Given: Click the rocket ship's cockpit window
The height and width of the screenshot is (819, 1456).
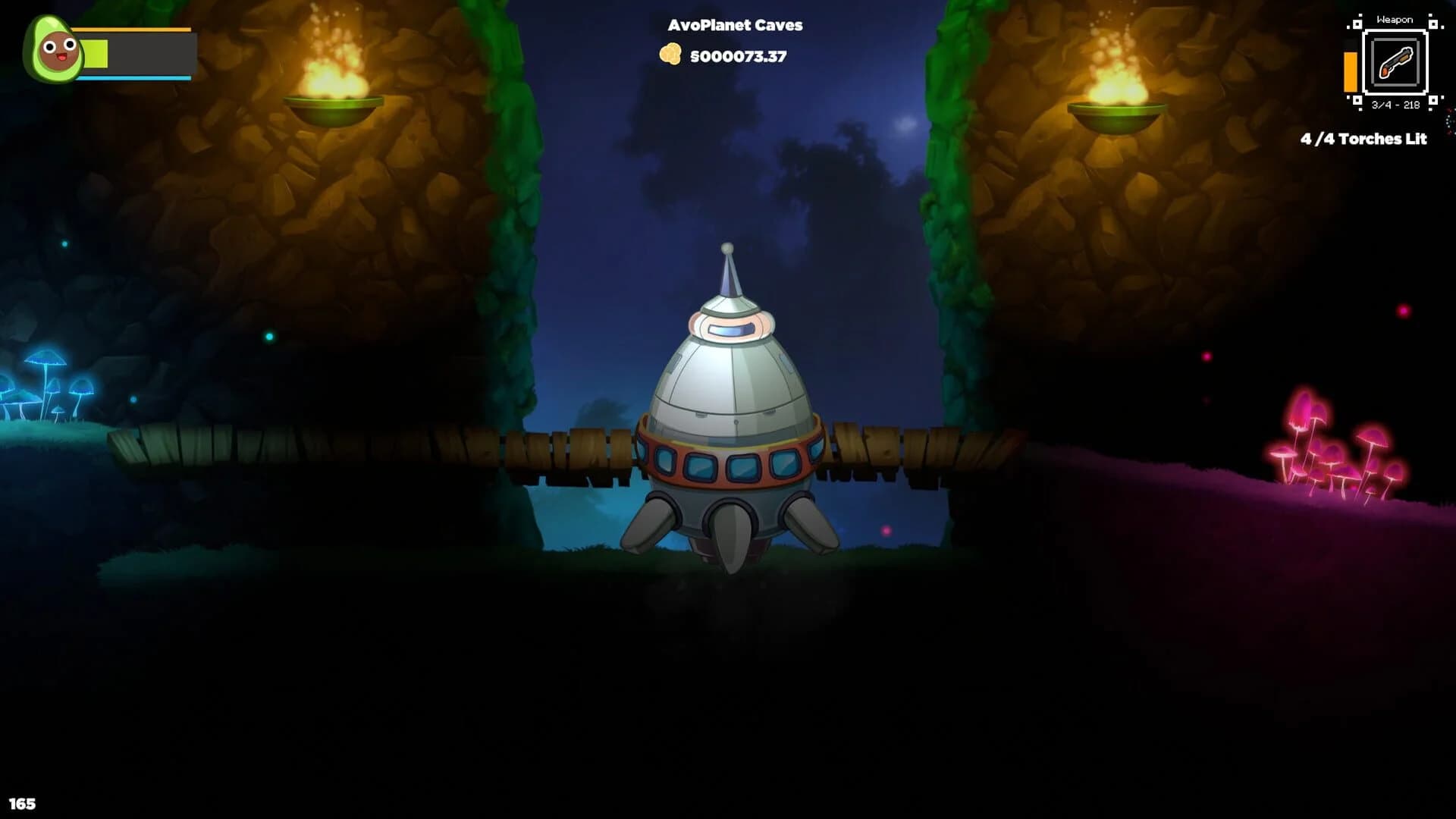Looking at the screenshot, I should 730,329.
